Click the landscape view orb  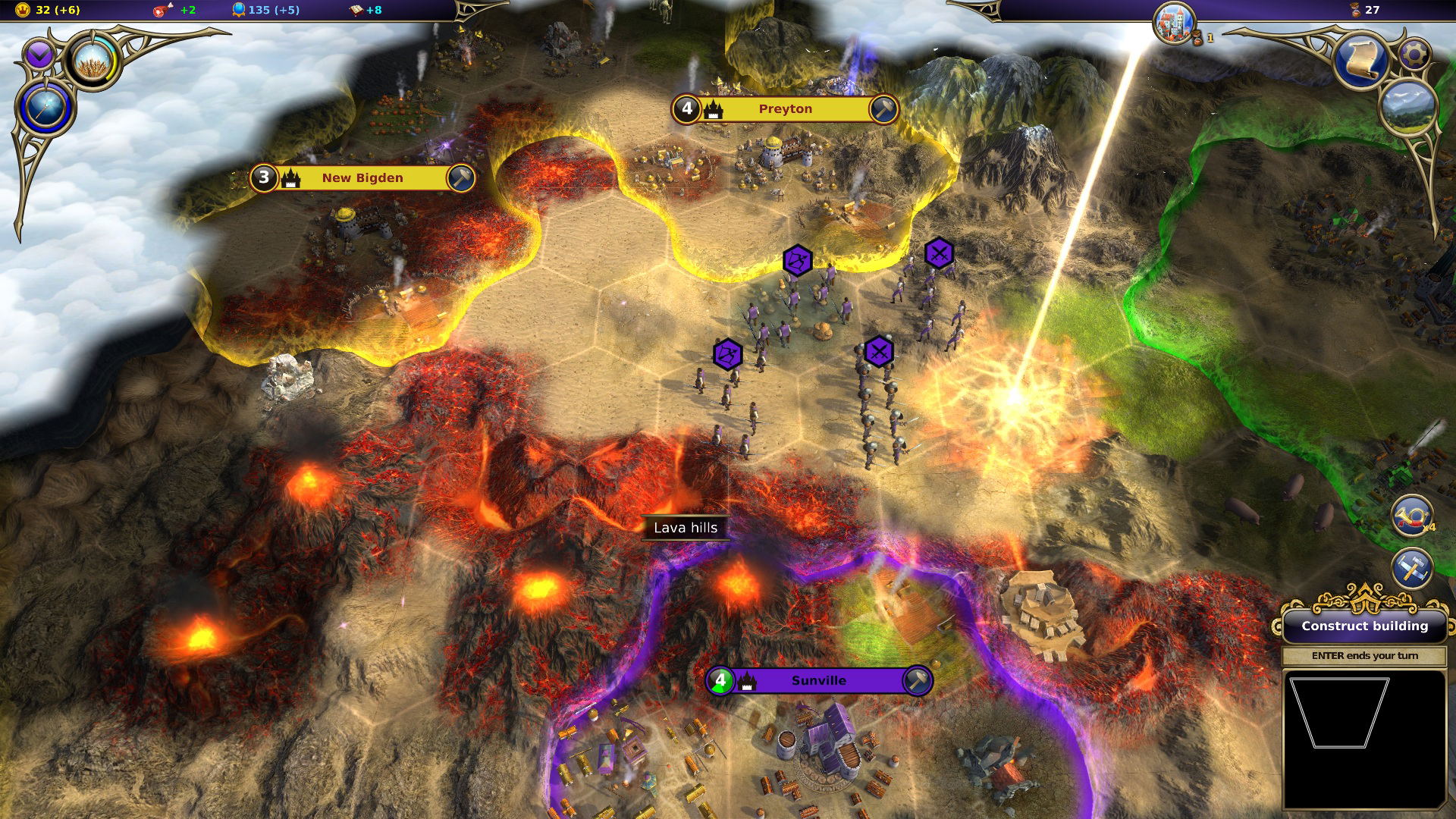click(1409, 107)
